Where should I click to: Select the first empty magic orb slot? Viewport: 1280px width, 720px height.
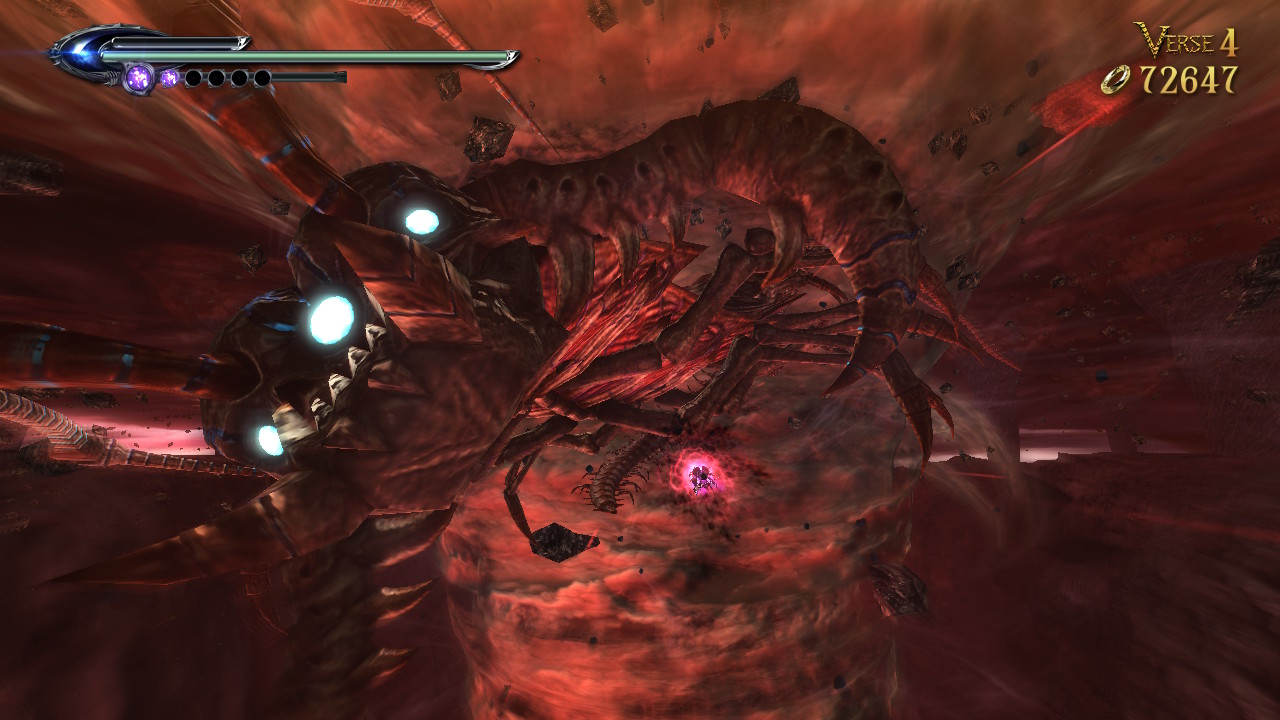[194, 78]
